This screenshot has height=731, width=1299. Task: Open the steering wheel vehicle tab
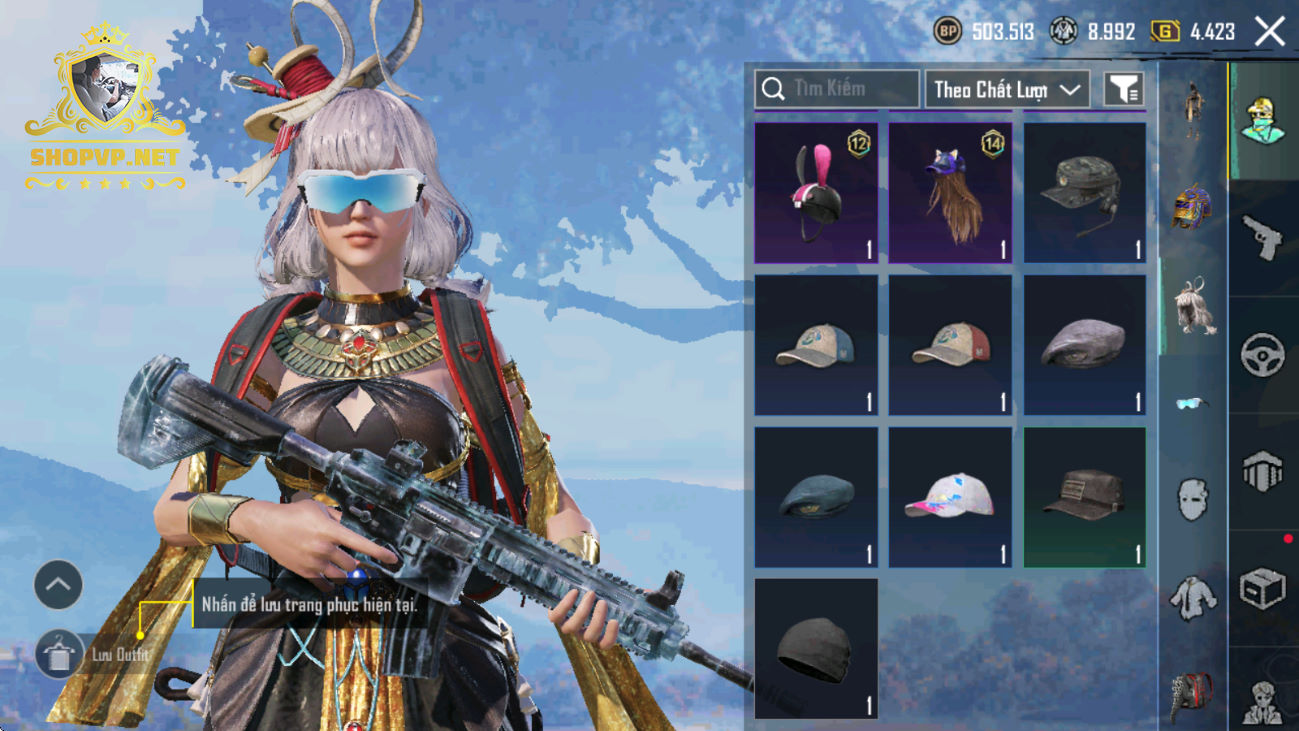point(1262,355)
